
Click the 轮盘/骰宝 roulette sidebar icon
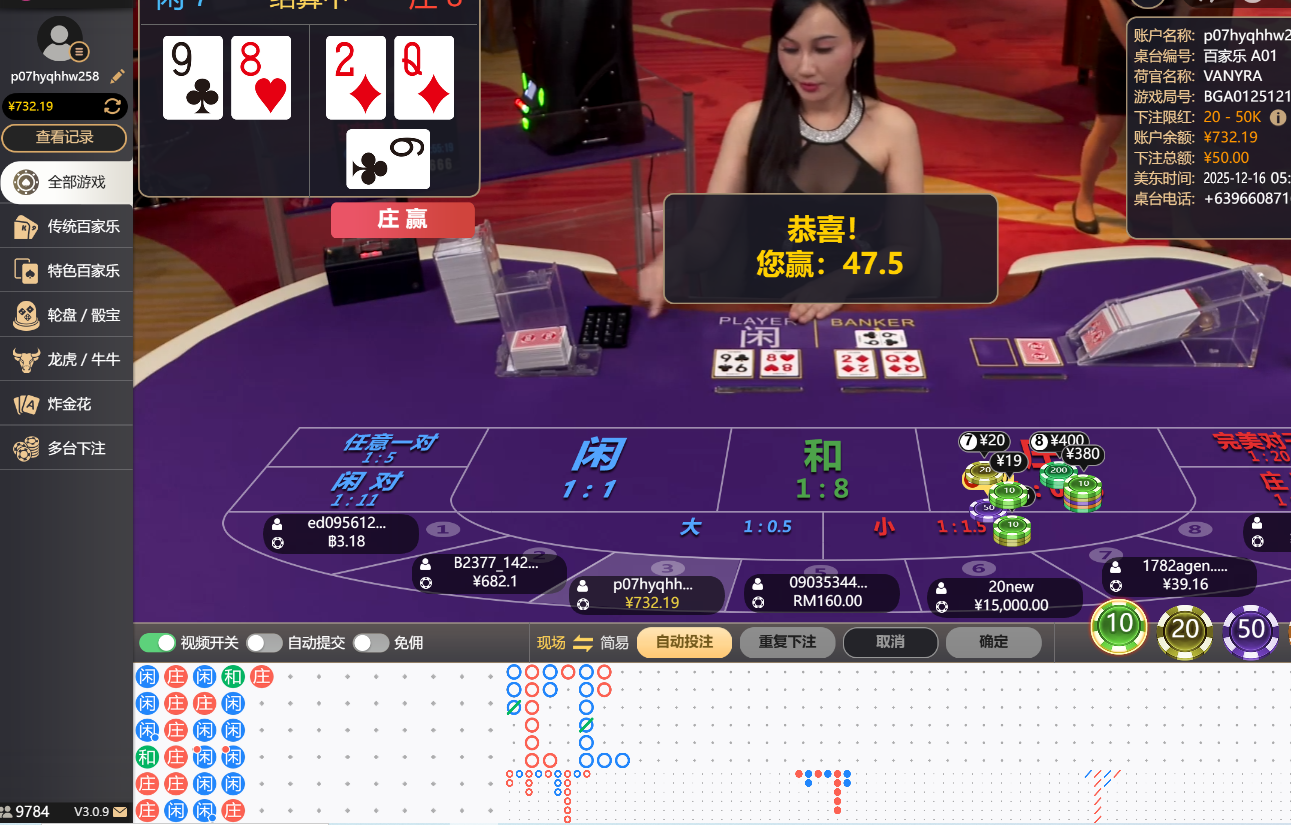click(x=25, y=314)
